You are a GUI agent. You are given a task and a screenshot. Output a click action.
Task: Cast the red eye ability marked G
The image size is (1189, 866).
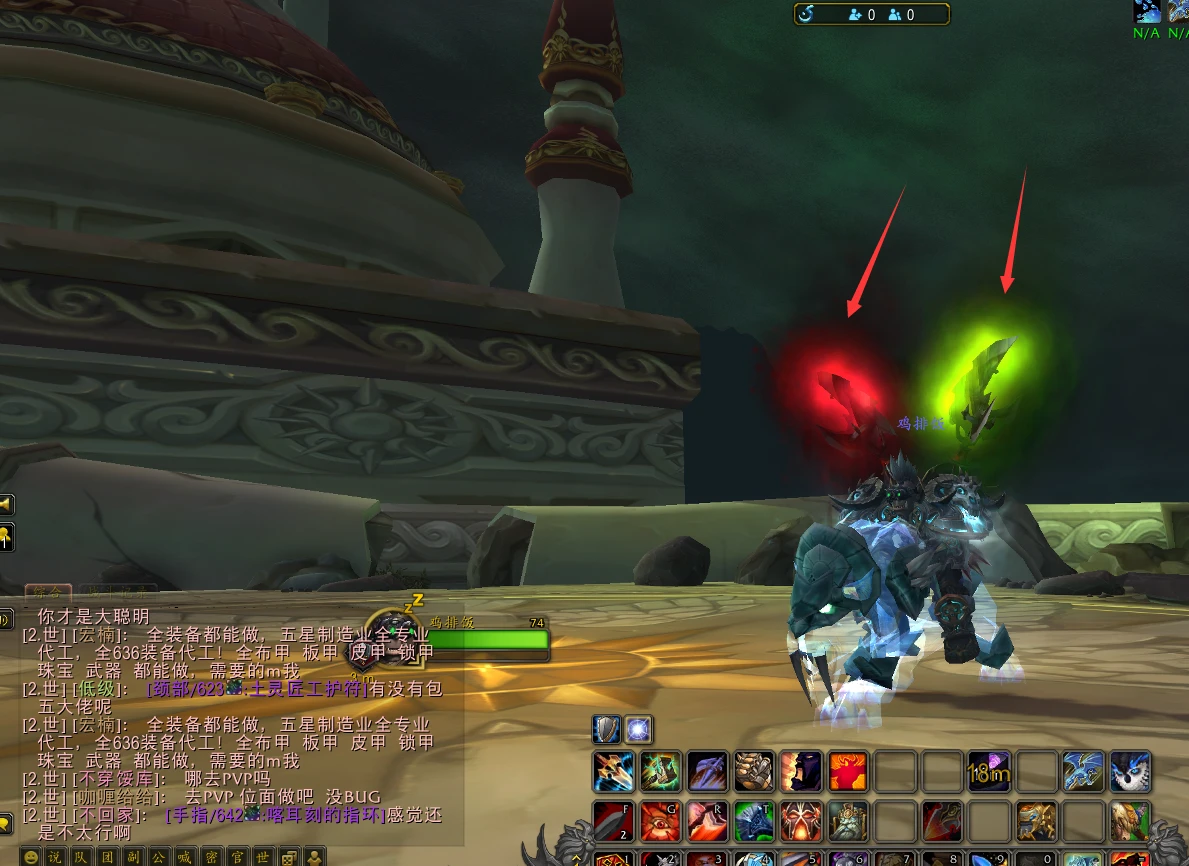click(660, 821)
